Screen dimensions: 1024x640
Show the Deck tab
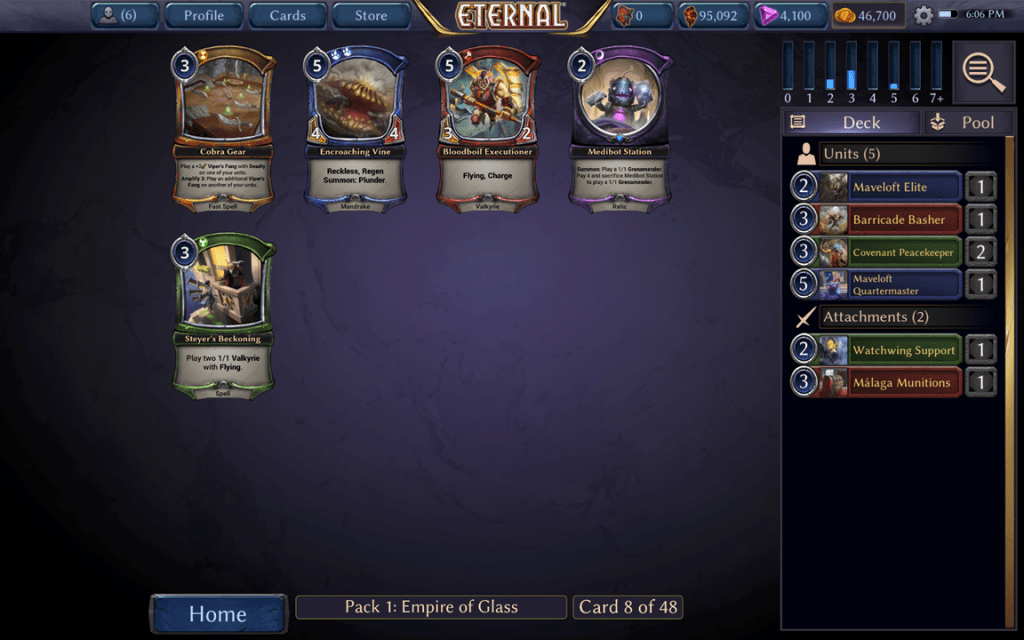click(851, 122)
